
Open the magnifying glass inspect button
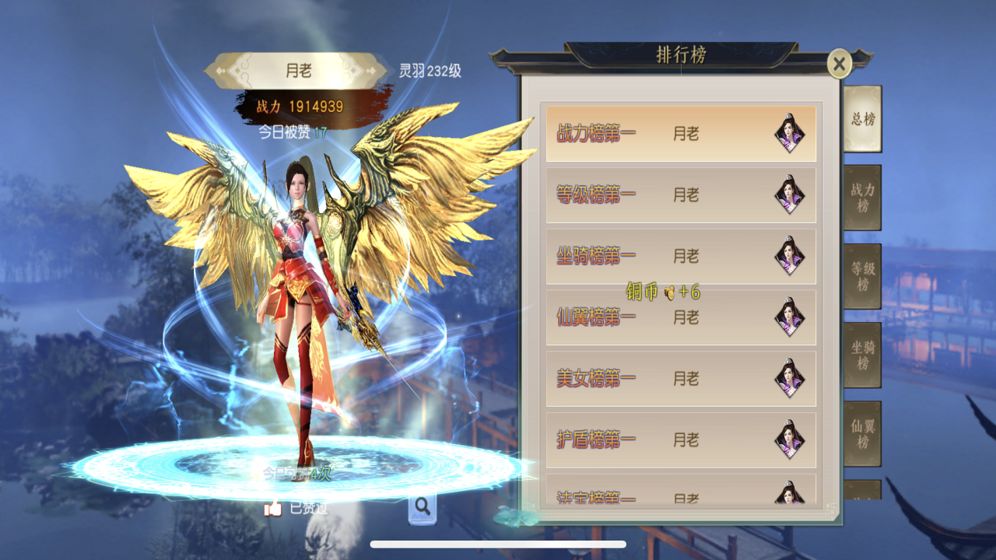[x=423, y=507]
